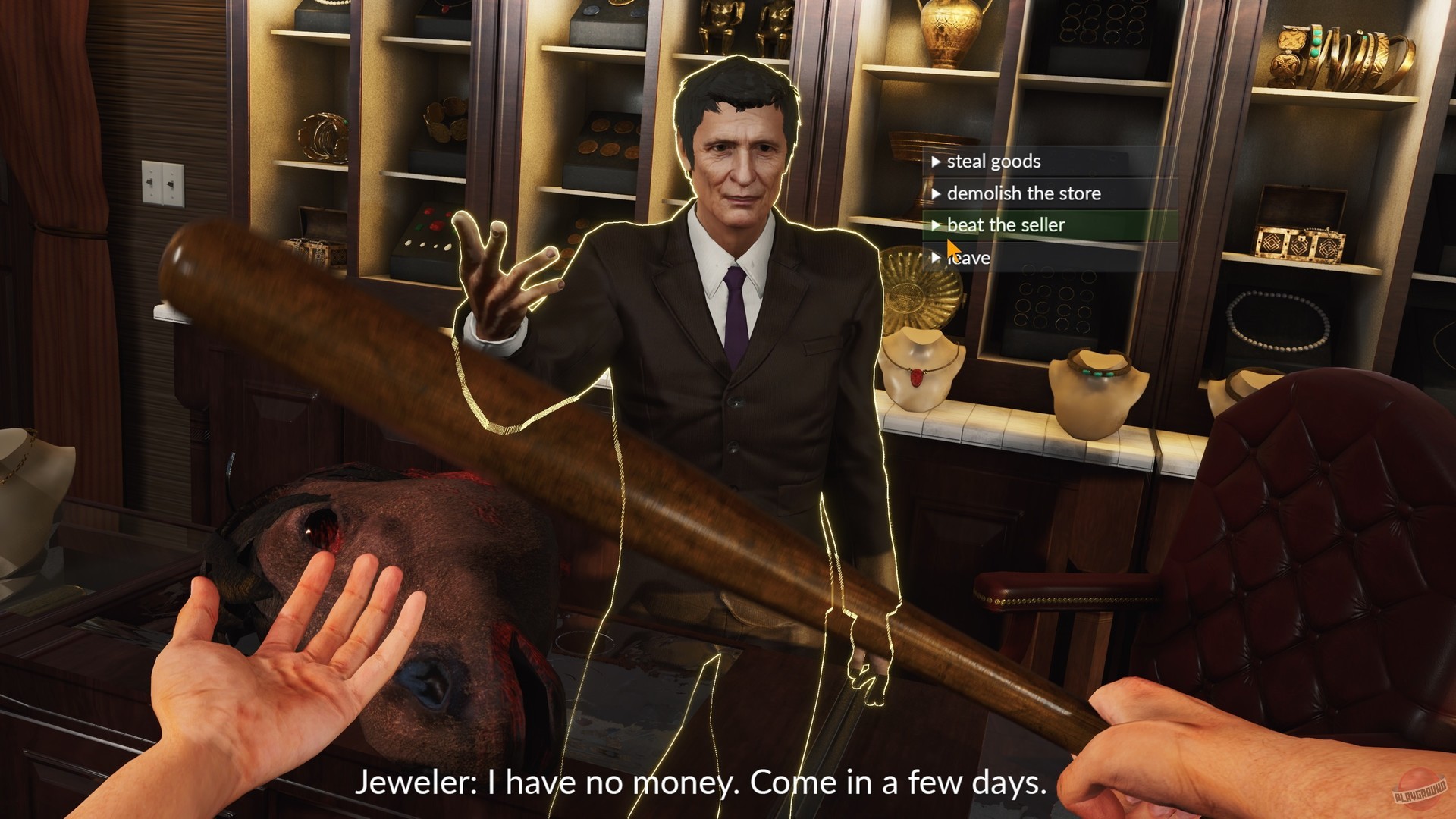Click the red pendant necklace display bust
The width and height of the screenshot is (1456, 819).
[919, 374]
